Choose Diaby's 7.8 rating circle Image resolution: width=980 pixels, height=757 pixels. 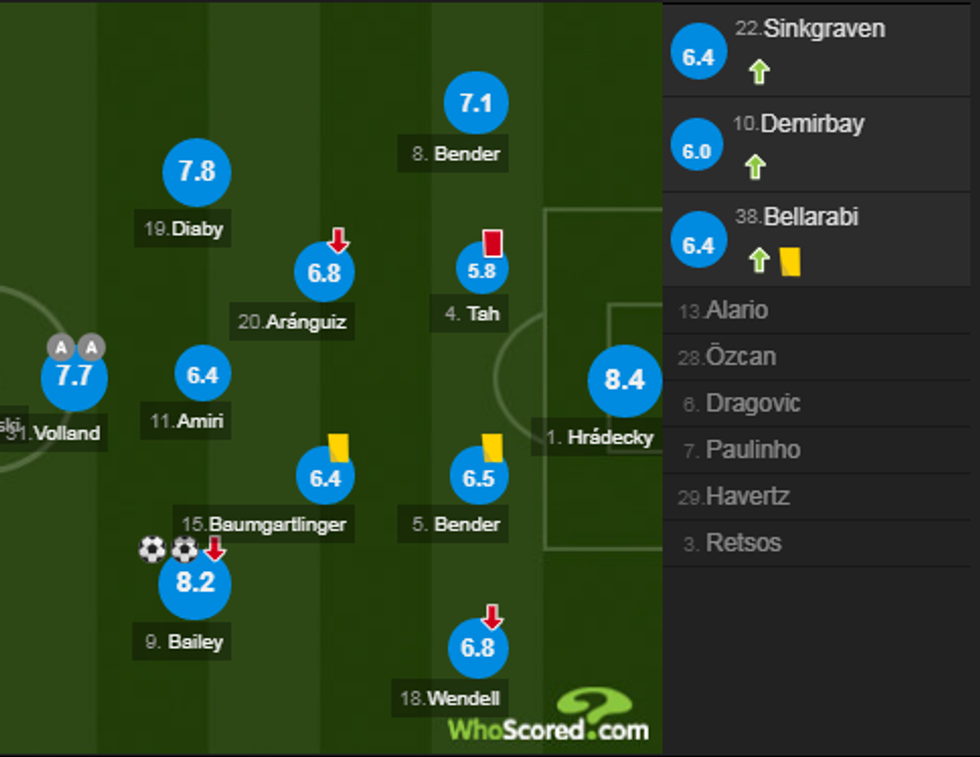tap(197, 172)
